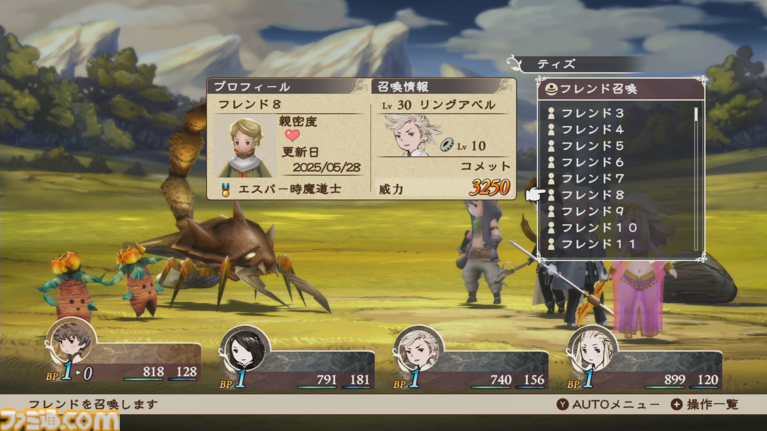The height and width of the screenshot is (431, 767).
Task: Select the black-haired party member portrait
Action: pyautogui.click(x=243, y=351)
